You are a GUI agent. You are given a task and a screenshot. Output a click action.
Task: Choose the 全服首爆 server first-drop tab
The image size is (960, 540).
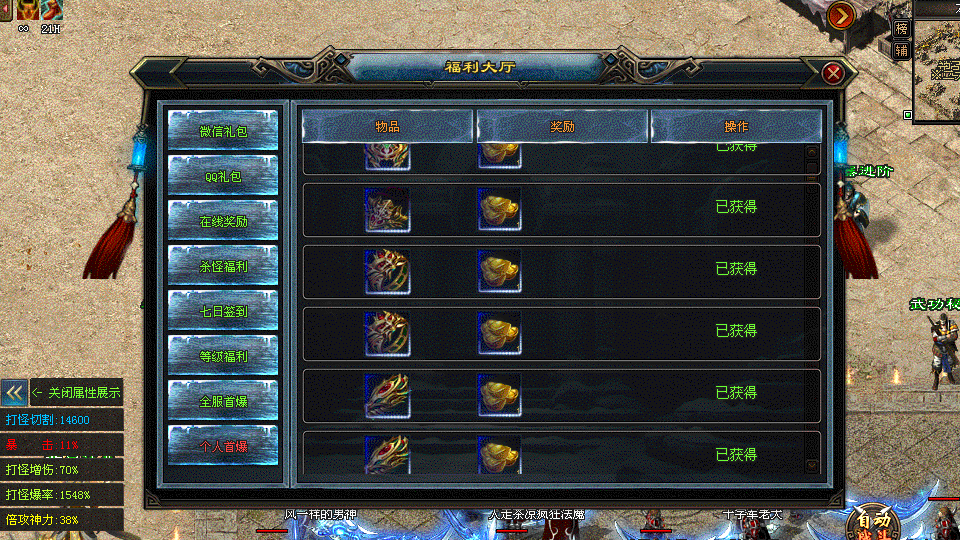[x=223, y=401]
